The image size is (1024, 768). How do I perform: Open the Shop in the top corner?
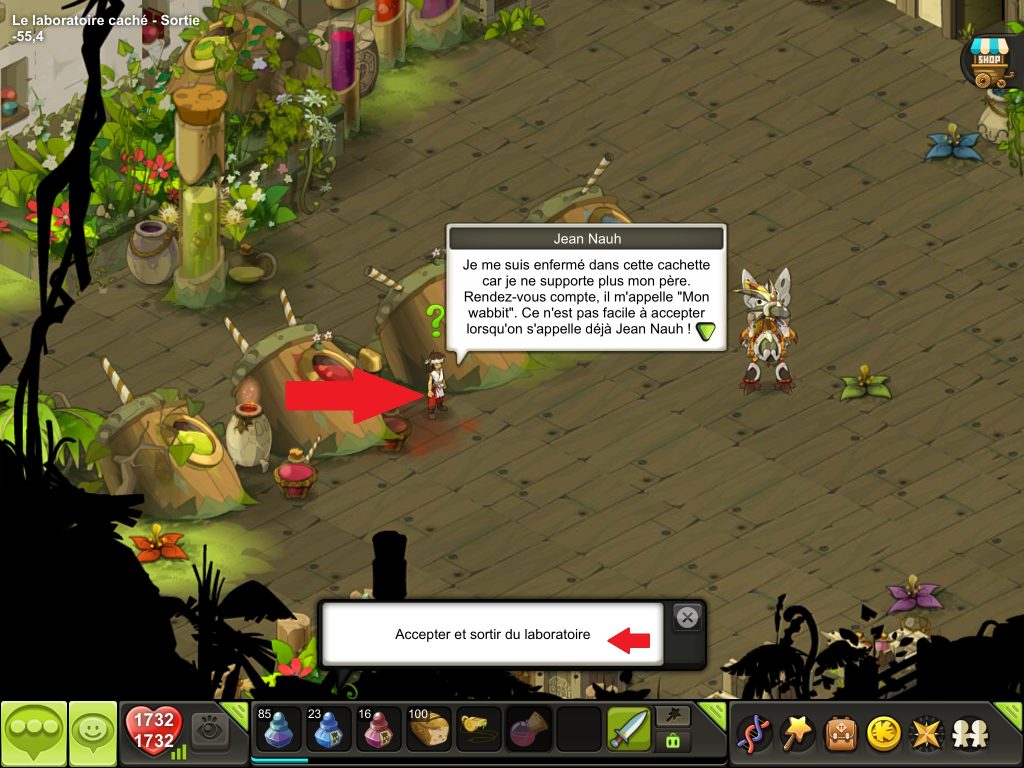point(988,58)
